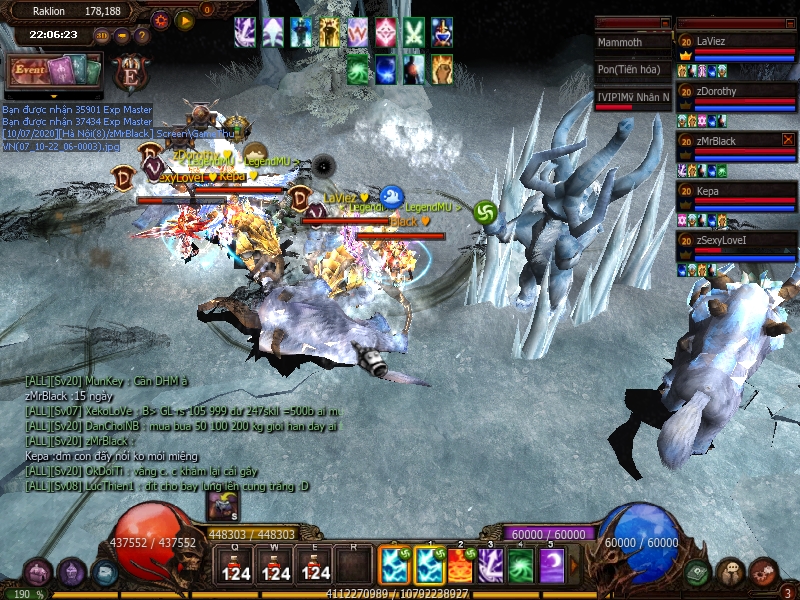Click the orange play arrow button
This screenshot has width=800, height=600.
coord(184,19)
